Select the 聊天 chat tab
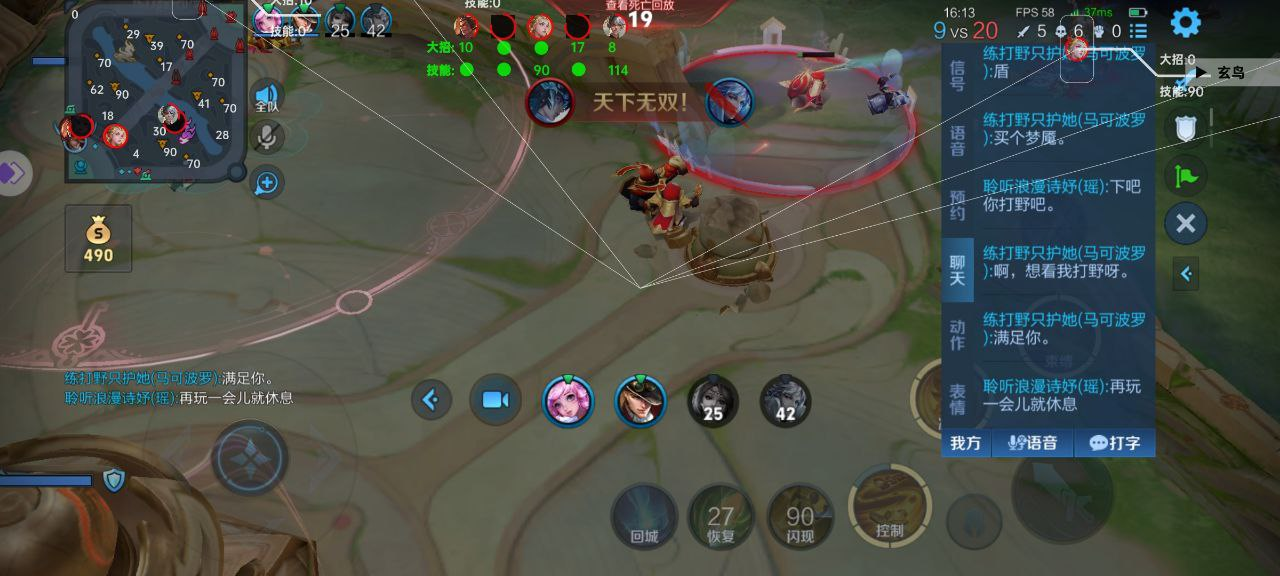 tap(957, 270)
